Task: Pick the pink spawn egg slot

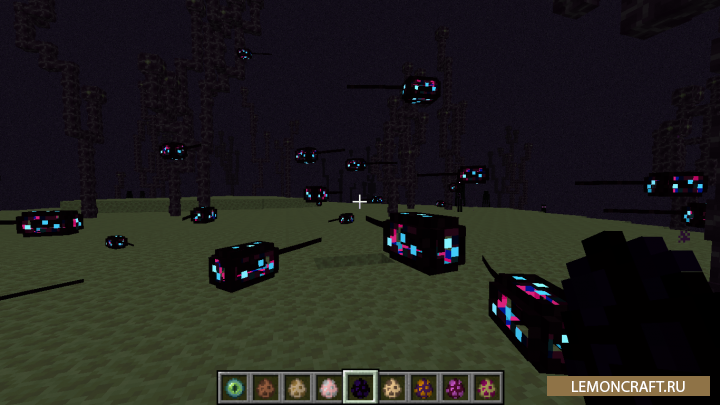Action: point(329,387)
